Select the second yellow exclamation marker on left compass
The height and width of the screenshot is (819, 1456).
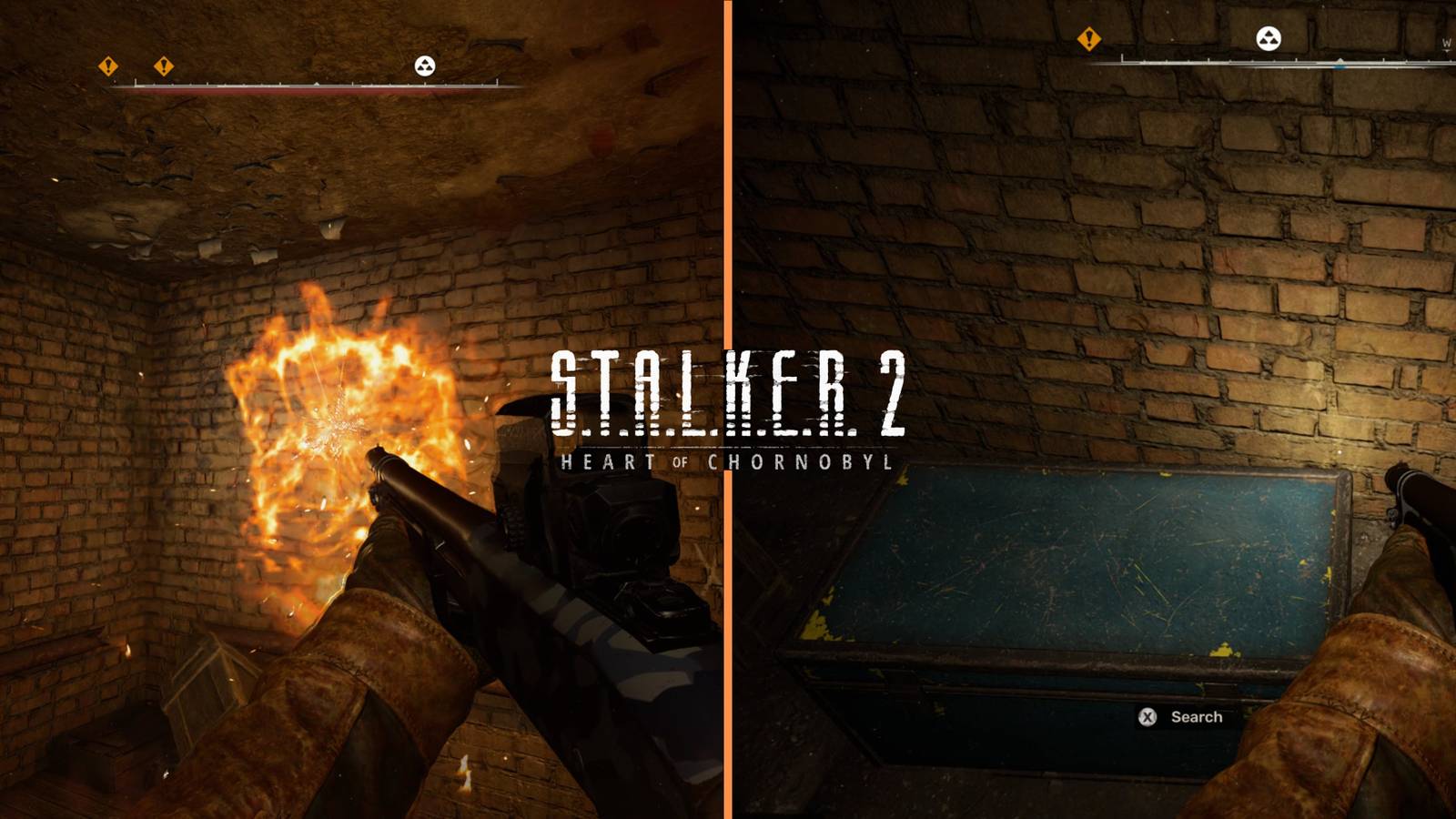162,66
